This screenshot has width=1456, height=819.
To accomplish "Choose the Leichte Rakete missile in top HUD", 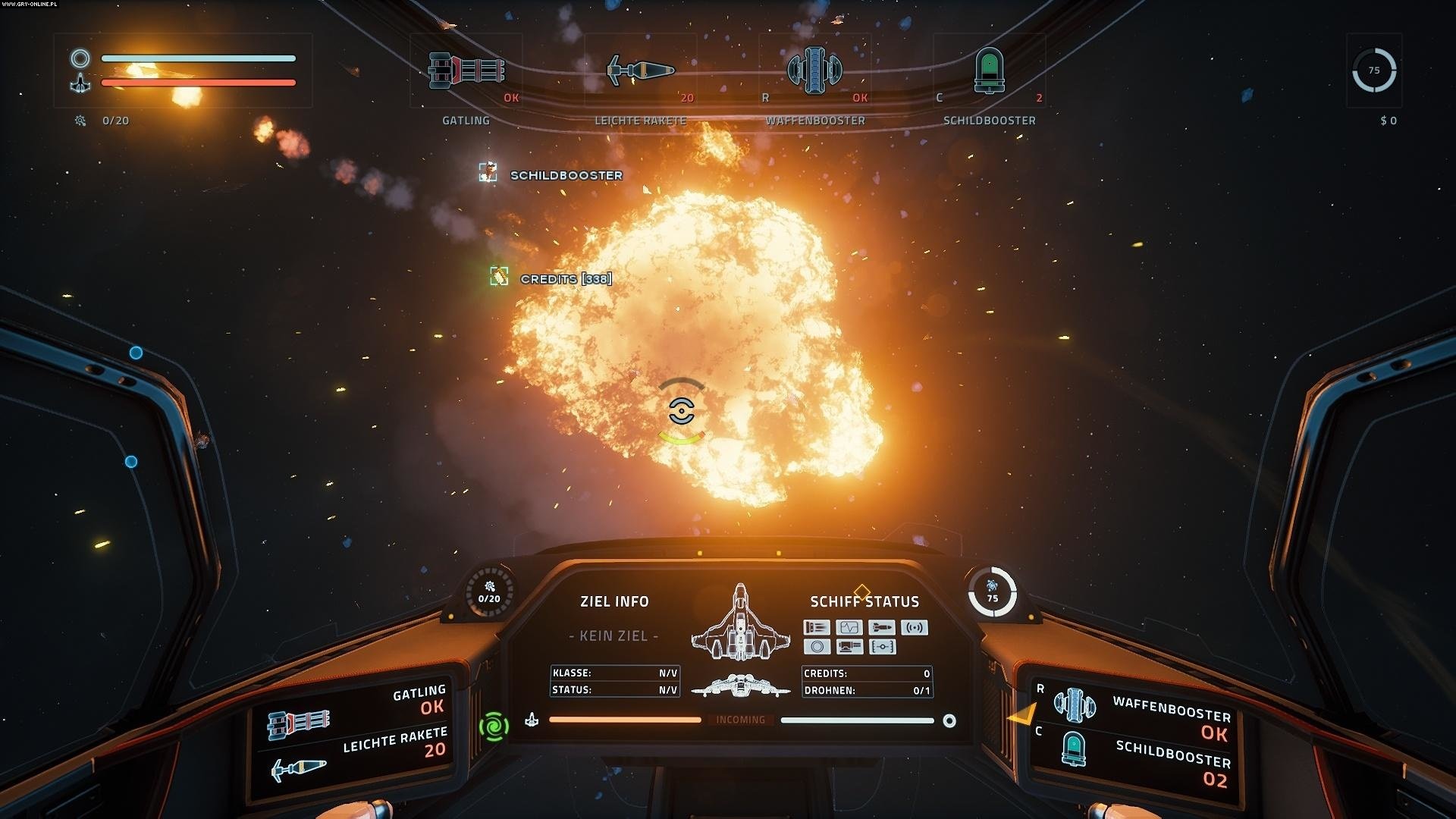I will (x=641, y=71).
